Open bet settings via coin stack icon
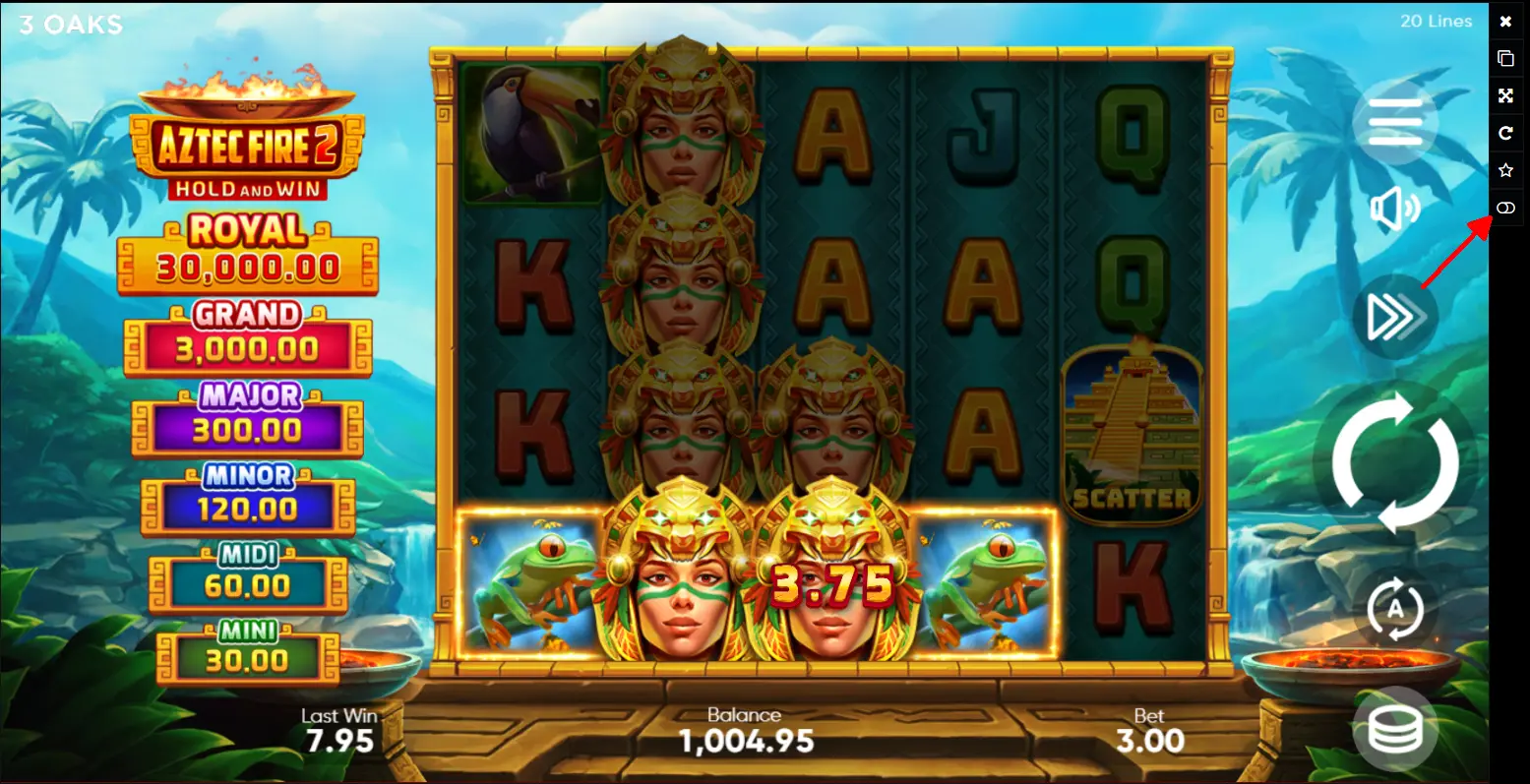The height and width of the screenshot is (784, 1530). (x=1394, y=729)
